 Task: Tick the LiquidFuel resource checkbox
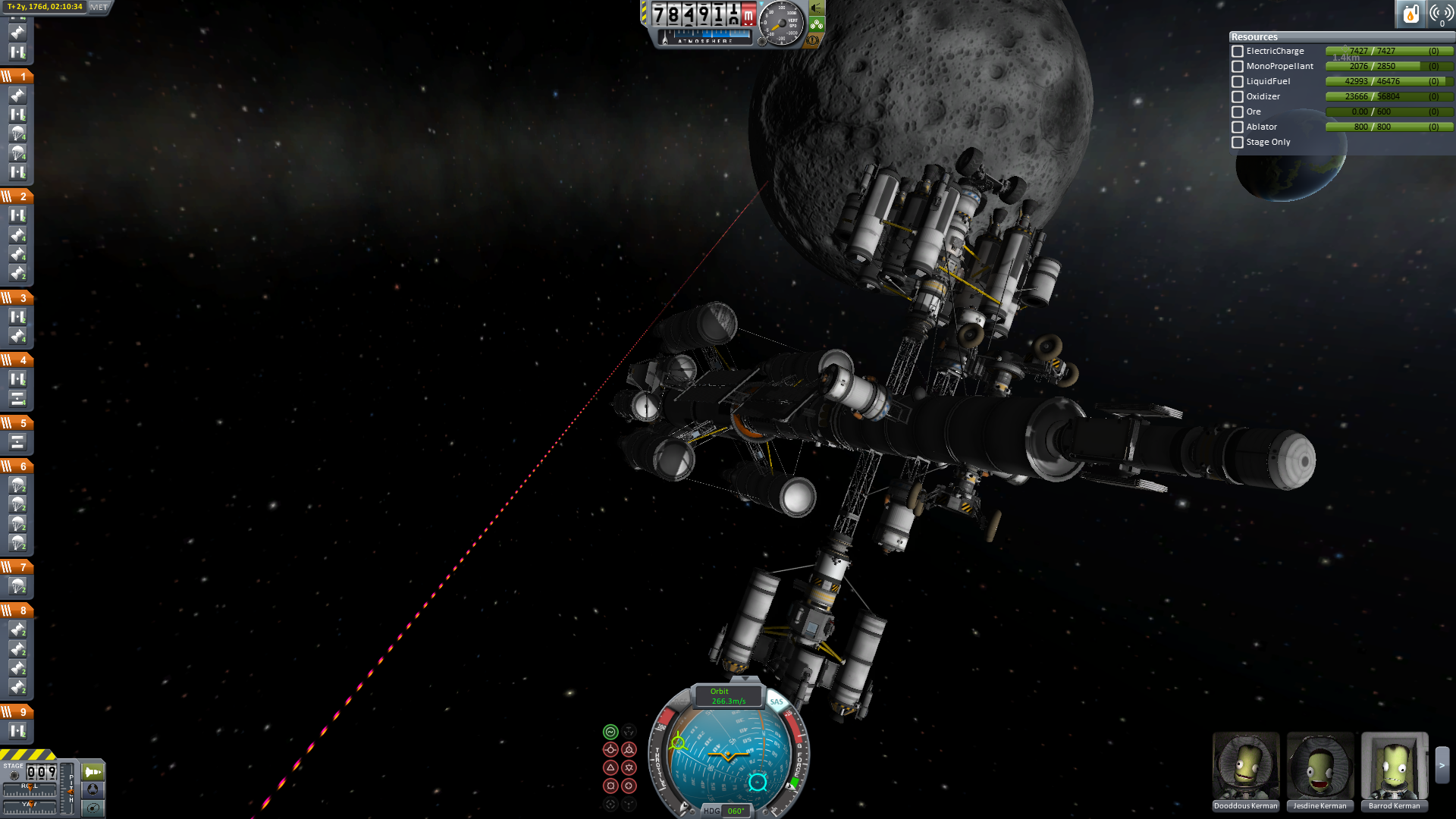pyautogui.click(x=1238, y=82)
